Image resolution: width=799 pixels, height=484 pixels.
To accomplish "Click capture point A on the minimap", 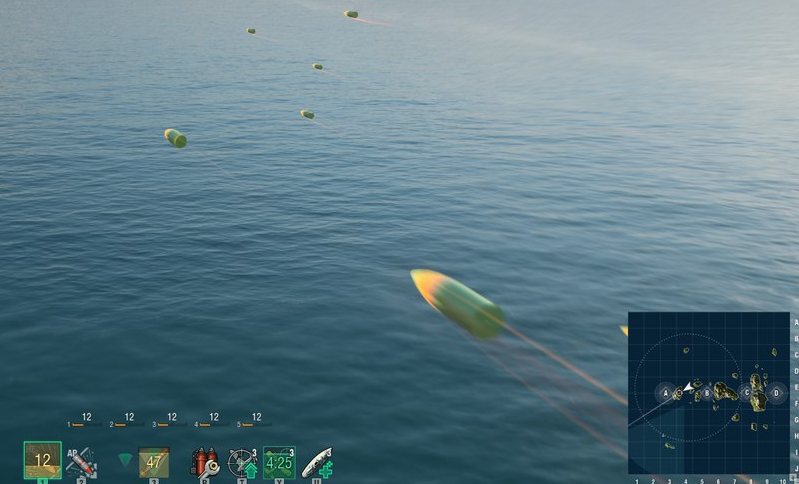I will 666,393.
